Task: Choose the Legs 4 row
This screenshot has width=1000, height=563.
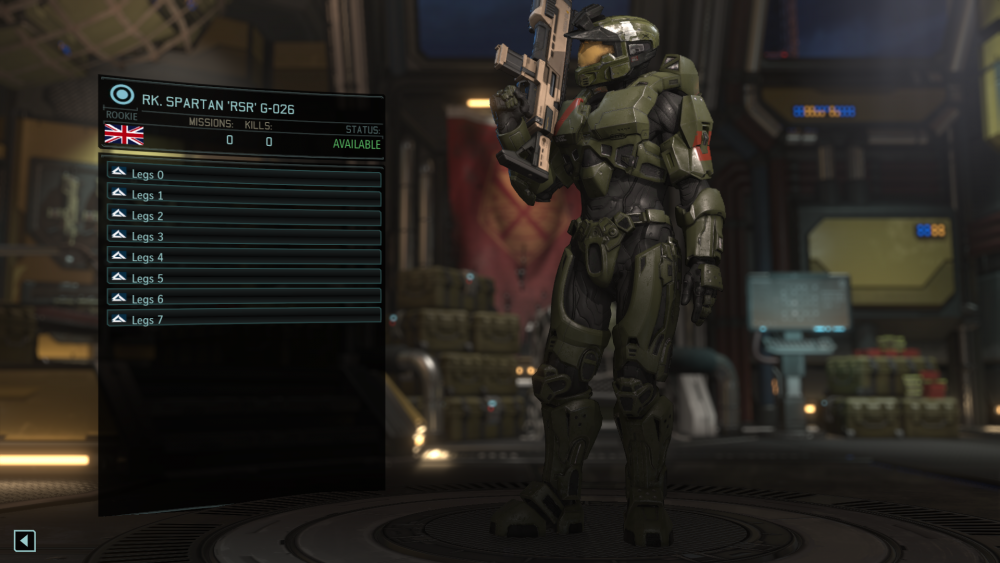Action: click(x=244, y=257)
